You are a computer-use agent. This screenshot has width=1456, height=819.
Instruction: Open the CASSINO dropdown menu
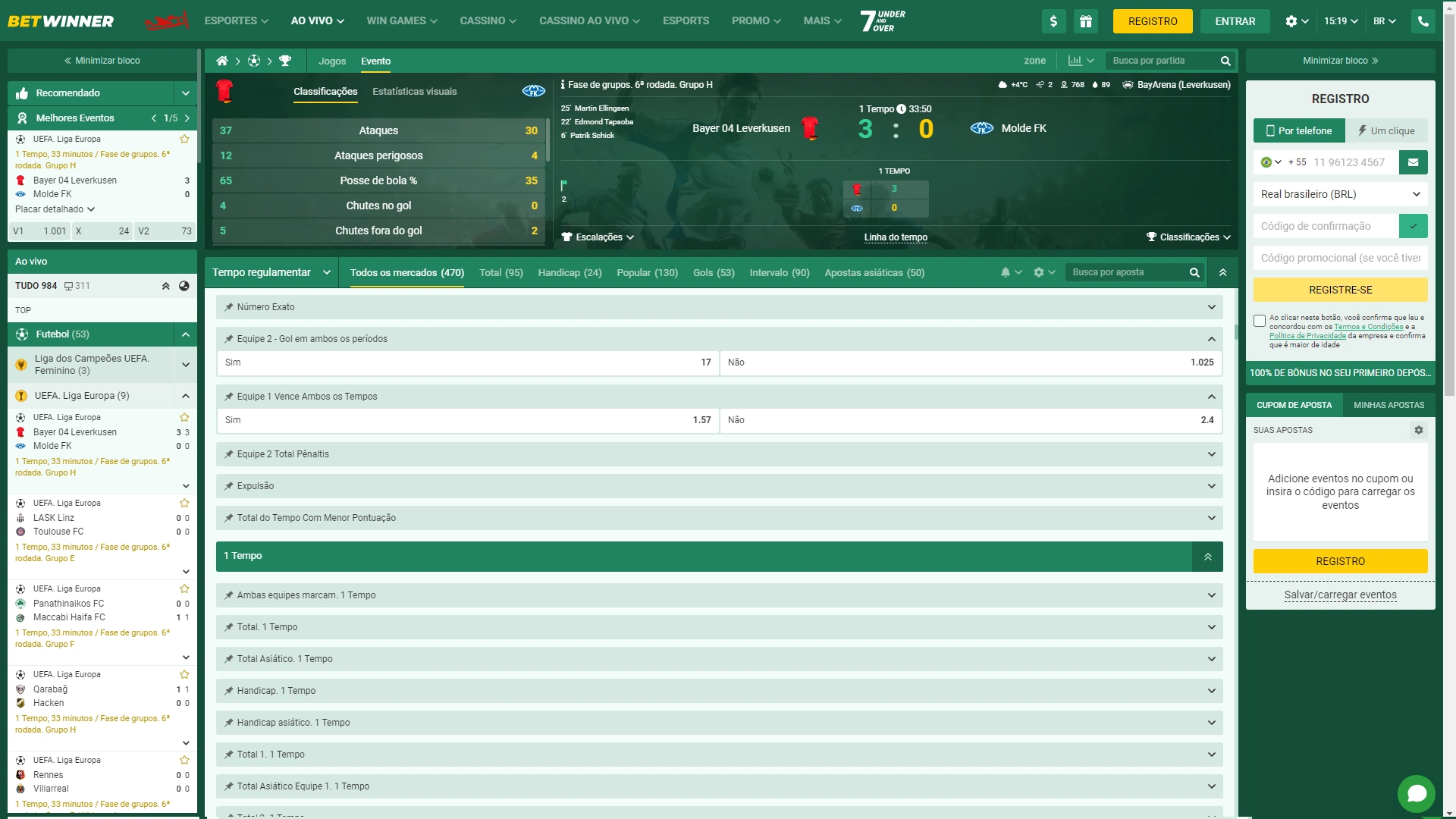coord(488,21)
